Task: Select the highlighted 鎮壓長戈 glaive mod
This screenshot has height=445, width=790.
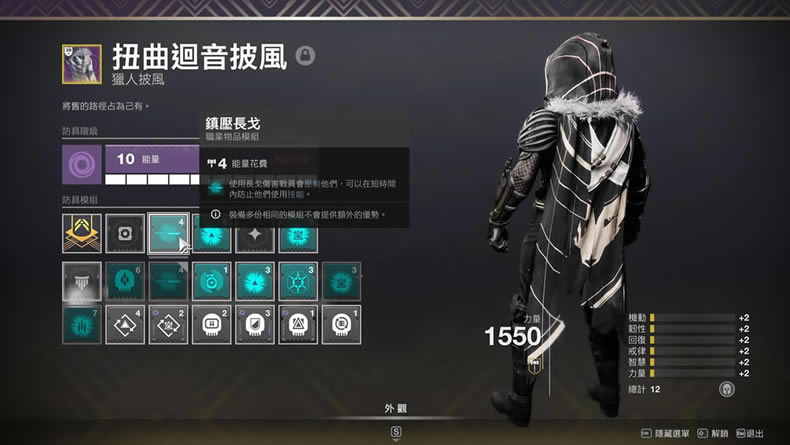Action: pyautogui.click(x=168, y=234)
